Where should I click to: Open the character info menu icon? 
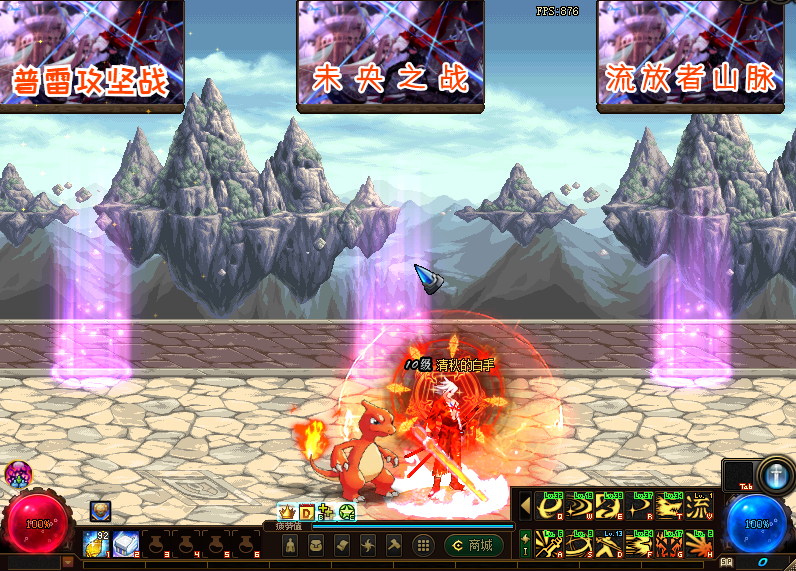(290, 545)
